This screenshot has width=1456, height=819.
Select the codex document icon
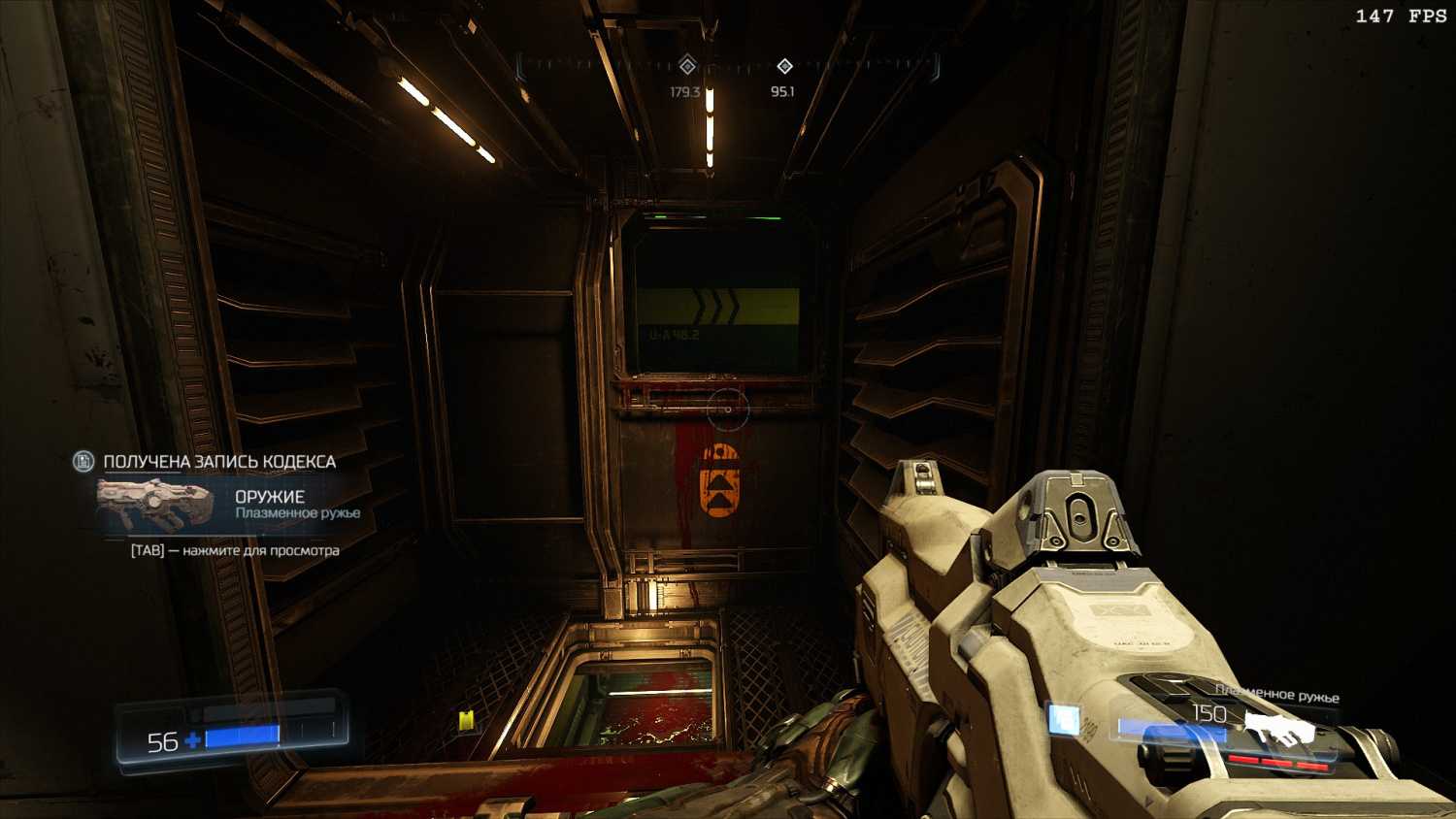coord(84,461)
